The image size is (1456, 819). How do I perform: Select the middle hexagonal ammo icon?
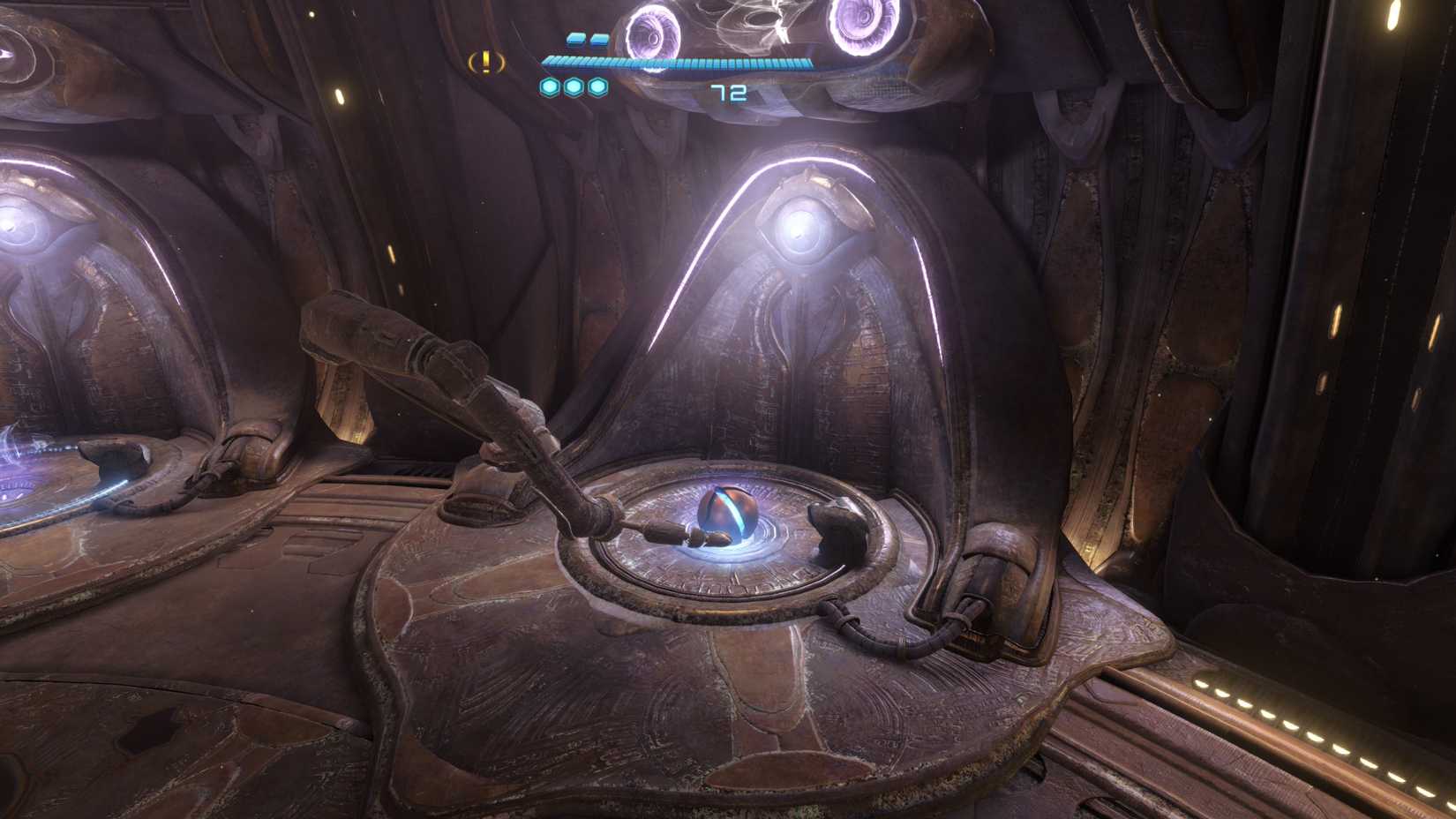click(574, 88)
